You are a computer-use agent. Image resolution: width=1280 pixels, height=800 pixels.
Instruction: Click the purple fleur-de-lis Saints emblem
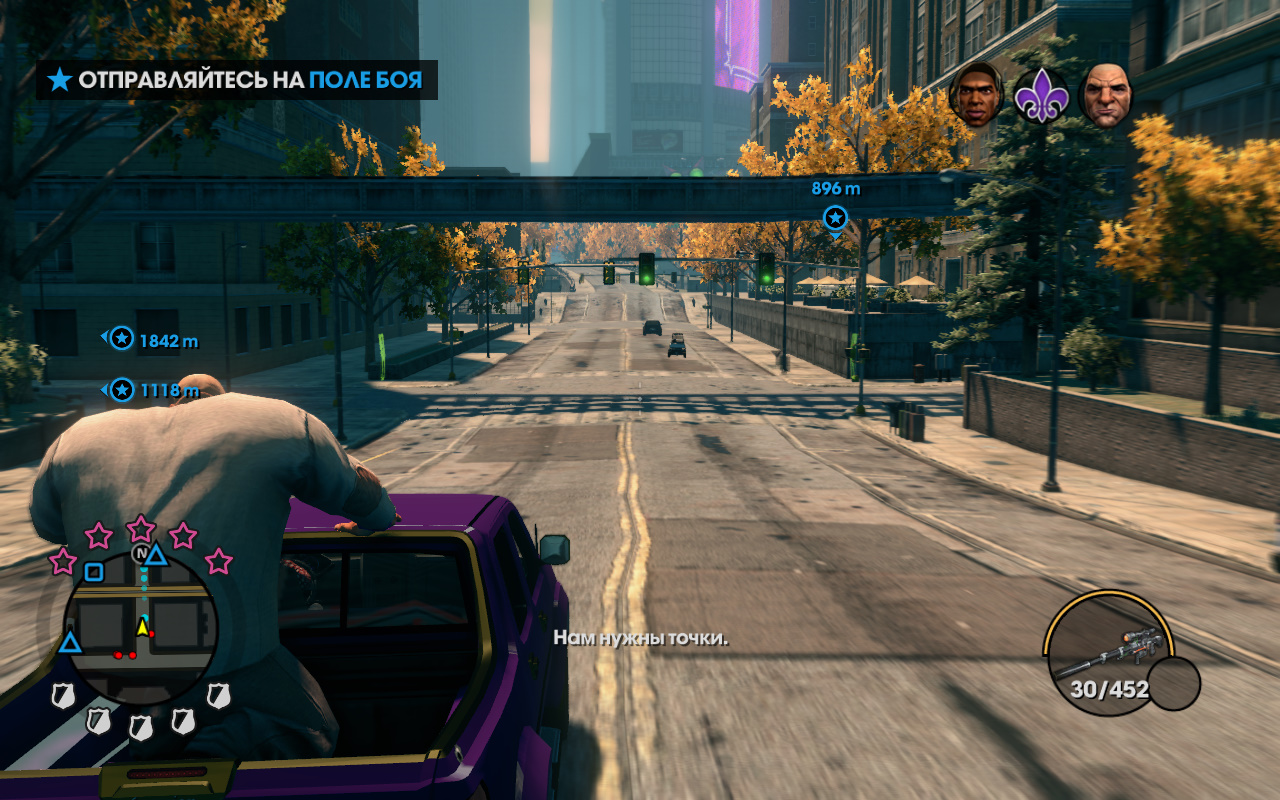click(x=1042, y=97)
